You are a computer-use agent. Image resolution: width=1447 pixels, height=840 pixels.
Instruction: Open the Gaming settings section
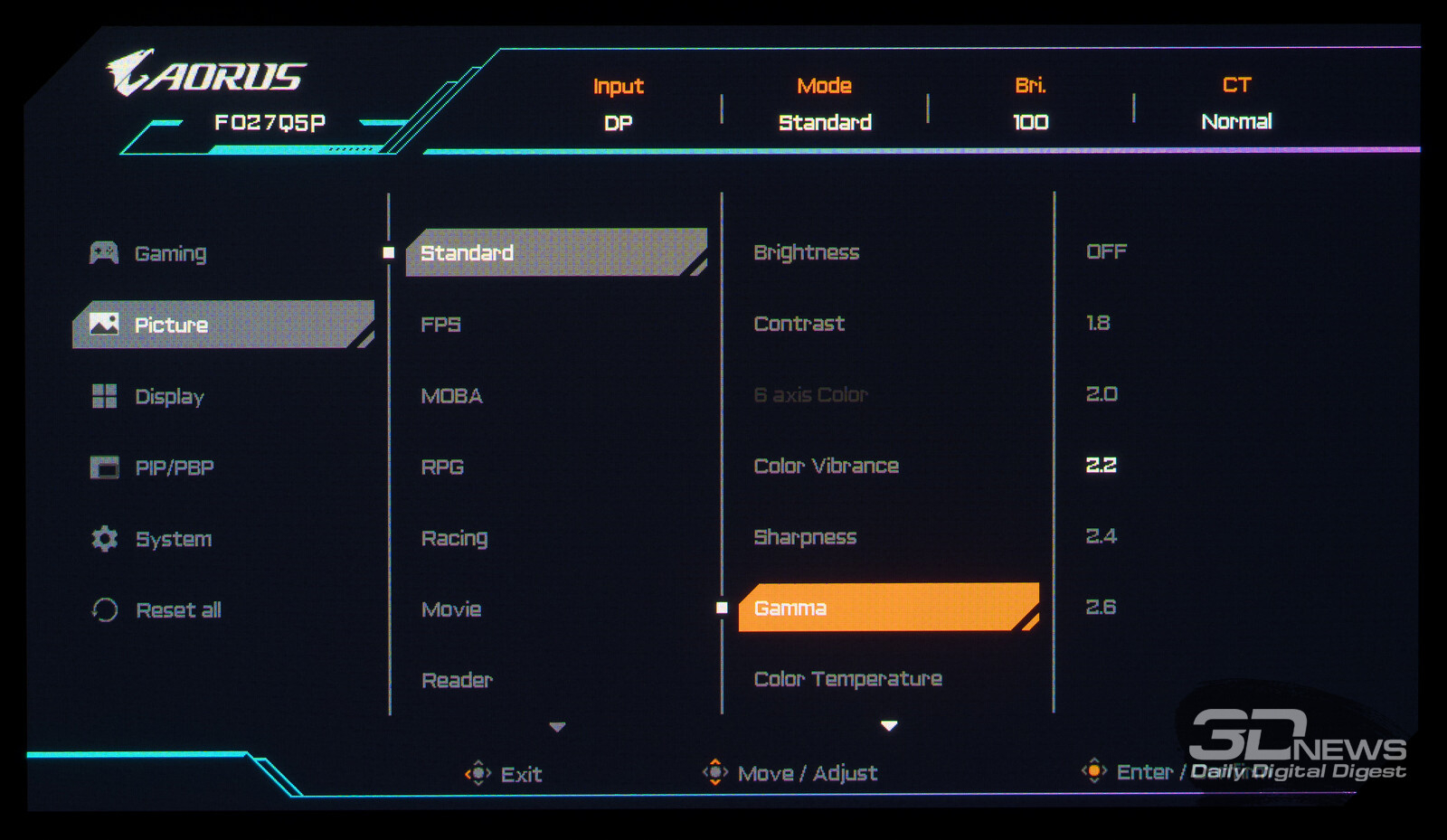(x=170, y=253)
